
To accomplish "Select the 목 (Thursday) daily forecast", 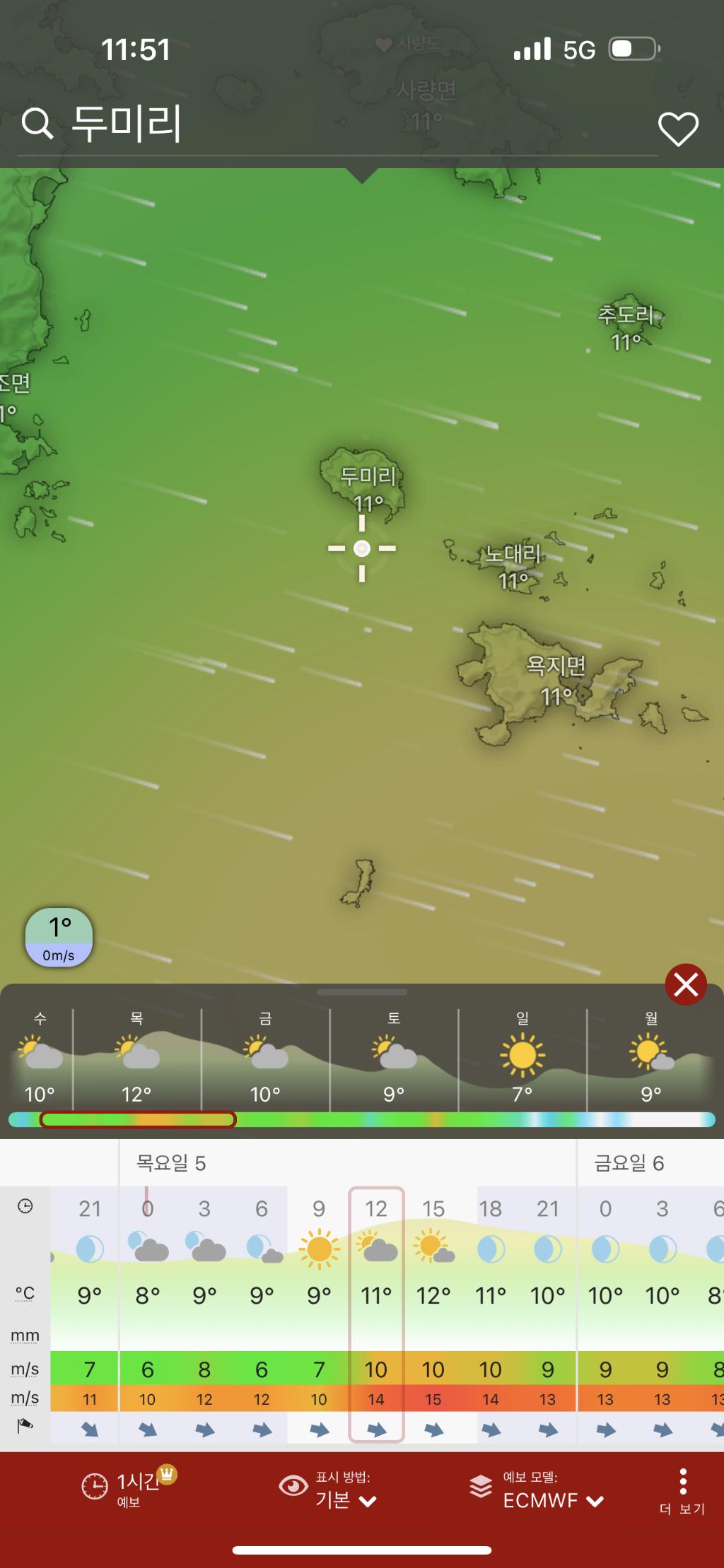I will tap(136, 1058).
